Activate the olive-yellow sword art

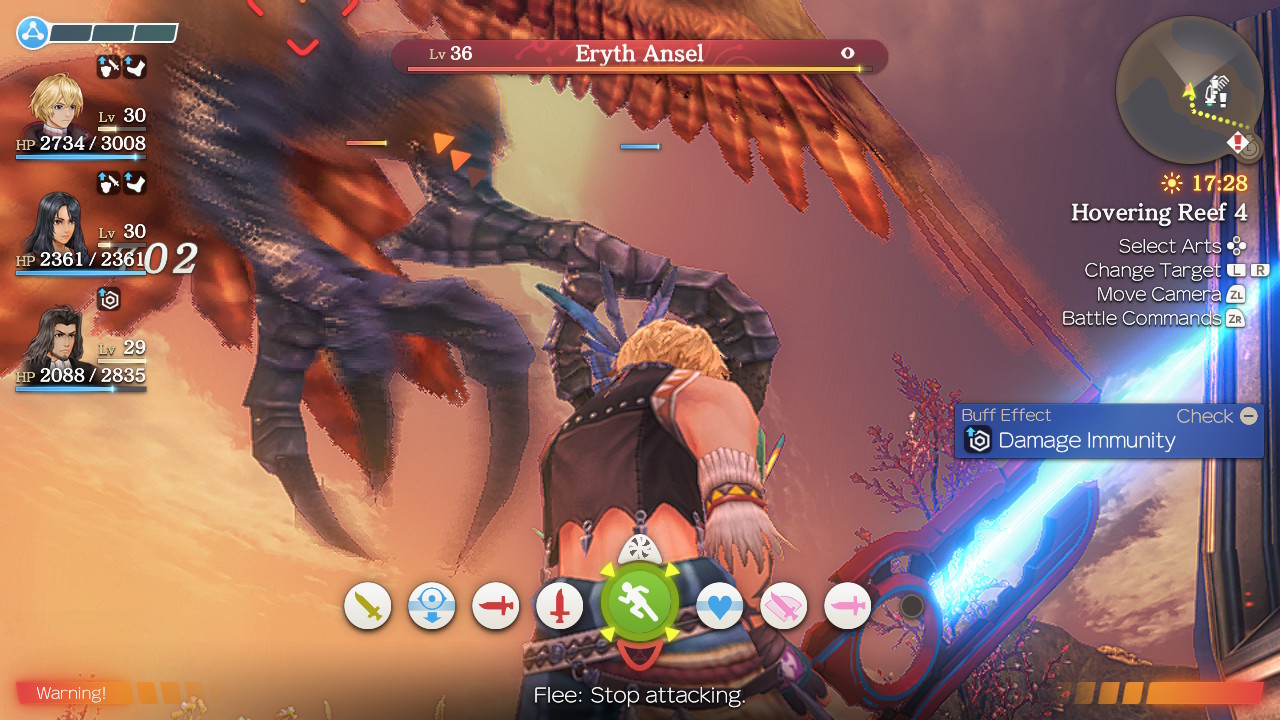pos(368,606)
